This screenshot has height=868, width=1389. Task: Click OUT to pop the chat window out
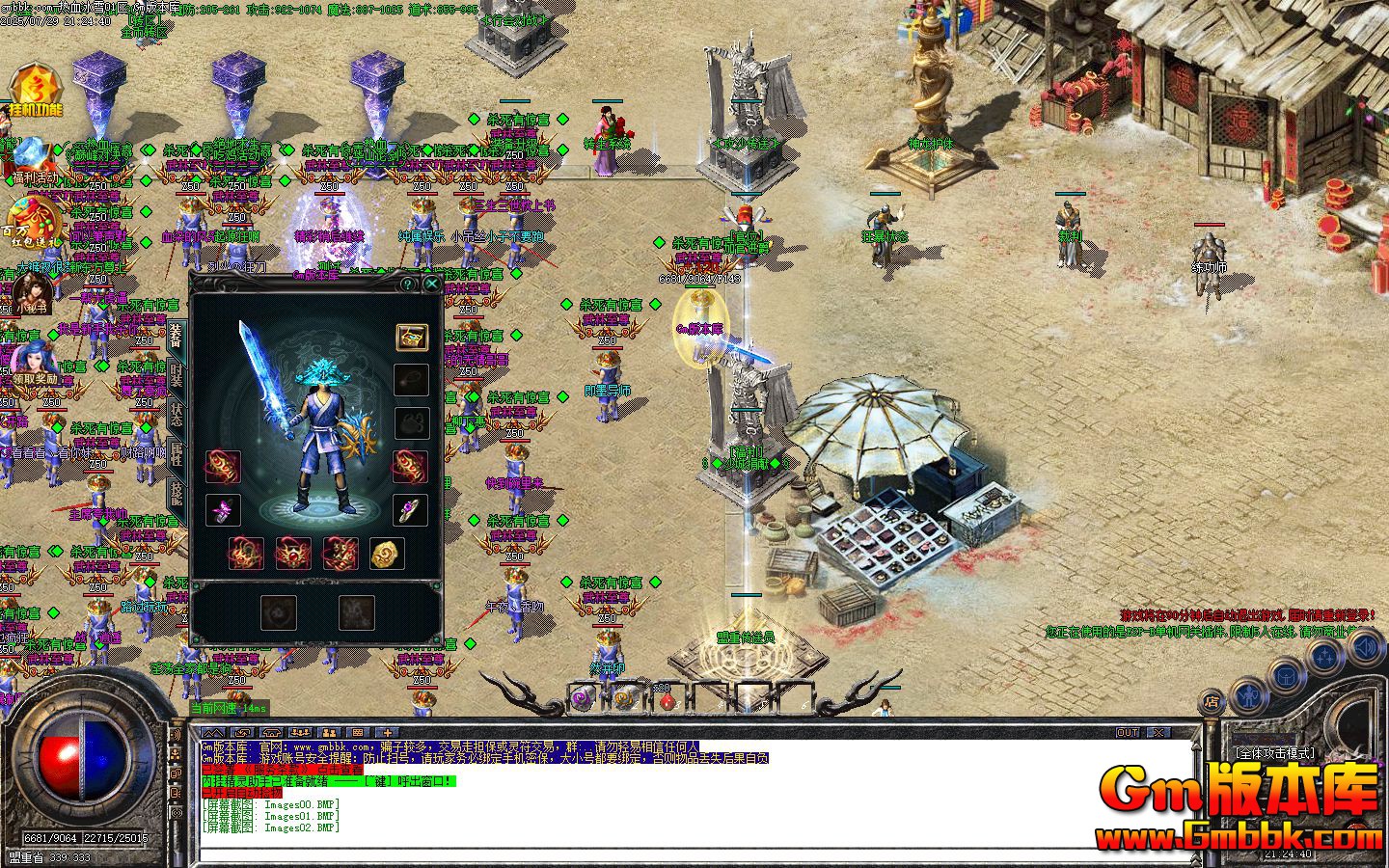1127,732
